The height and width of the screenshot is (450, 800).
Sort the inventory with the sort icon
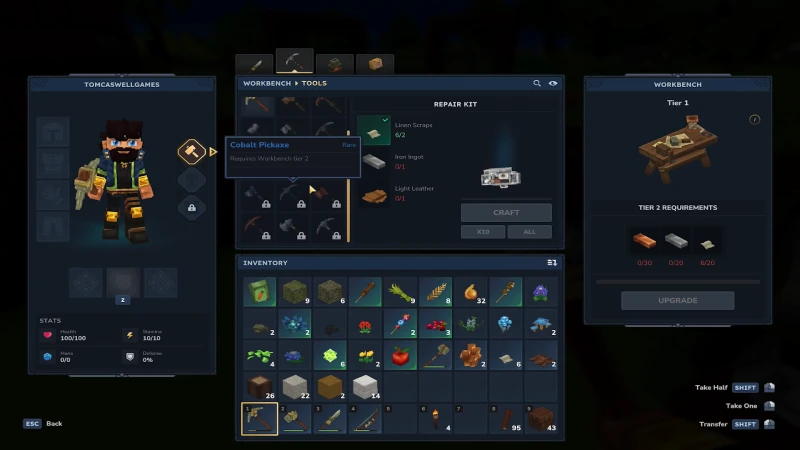(551, 263)
